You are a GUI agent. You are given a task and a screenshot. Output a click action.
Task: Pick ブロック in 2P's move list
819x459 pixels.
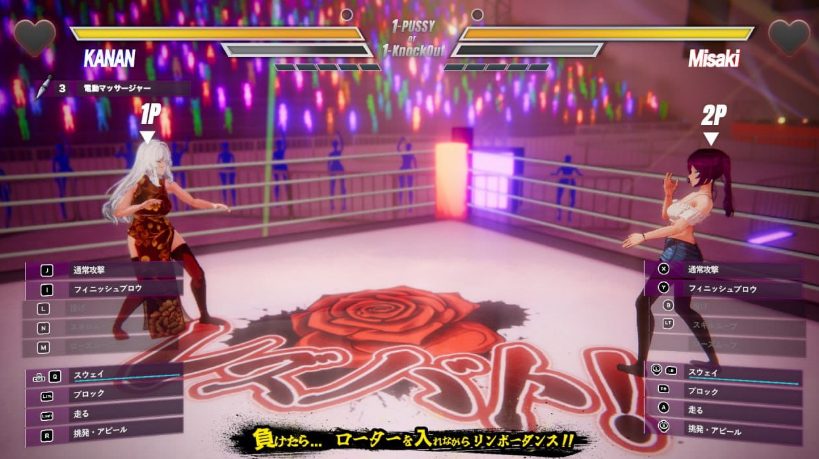pyautogui.click(x=722, y=390)
